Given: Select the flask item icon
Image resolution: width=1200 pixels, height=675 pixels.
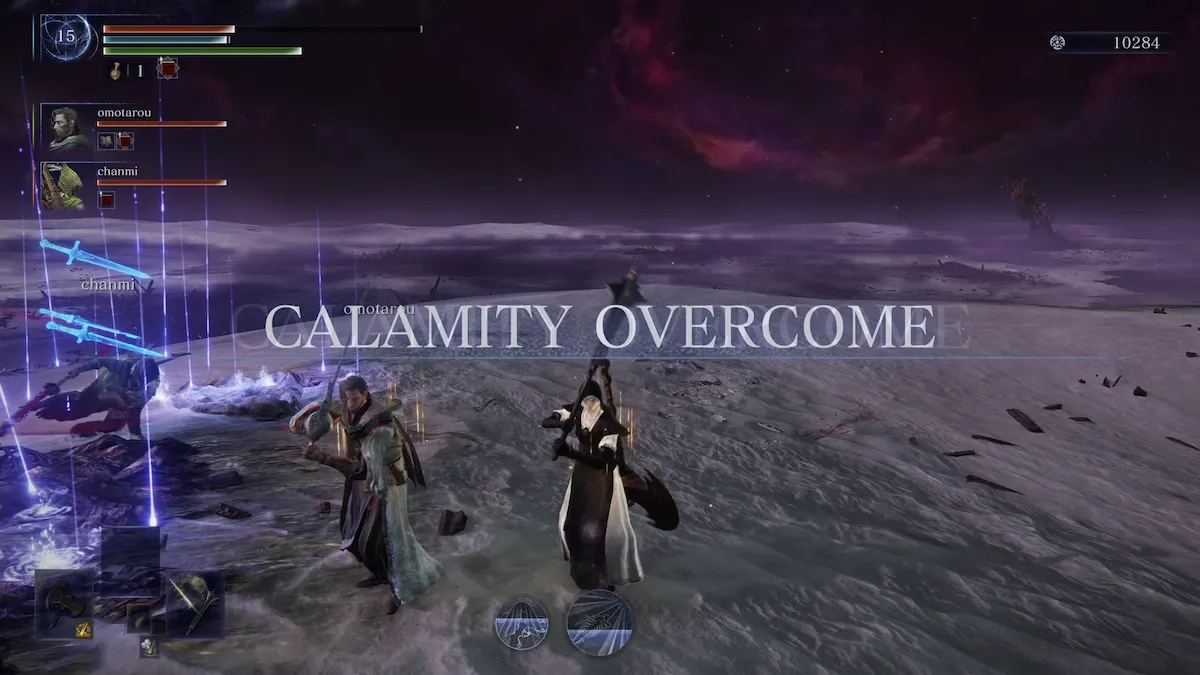Looking at the screenshot, I should click(x=116, y=70).
